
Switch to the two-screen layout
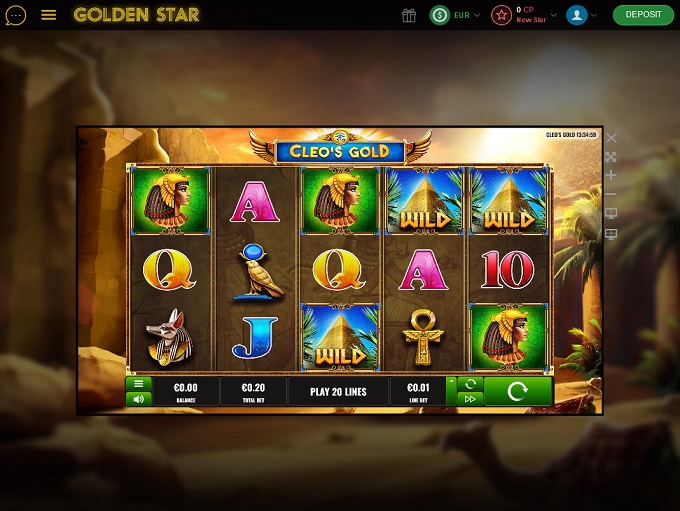click(x=612, y=213)
